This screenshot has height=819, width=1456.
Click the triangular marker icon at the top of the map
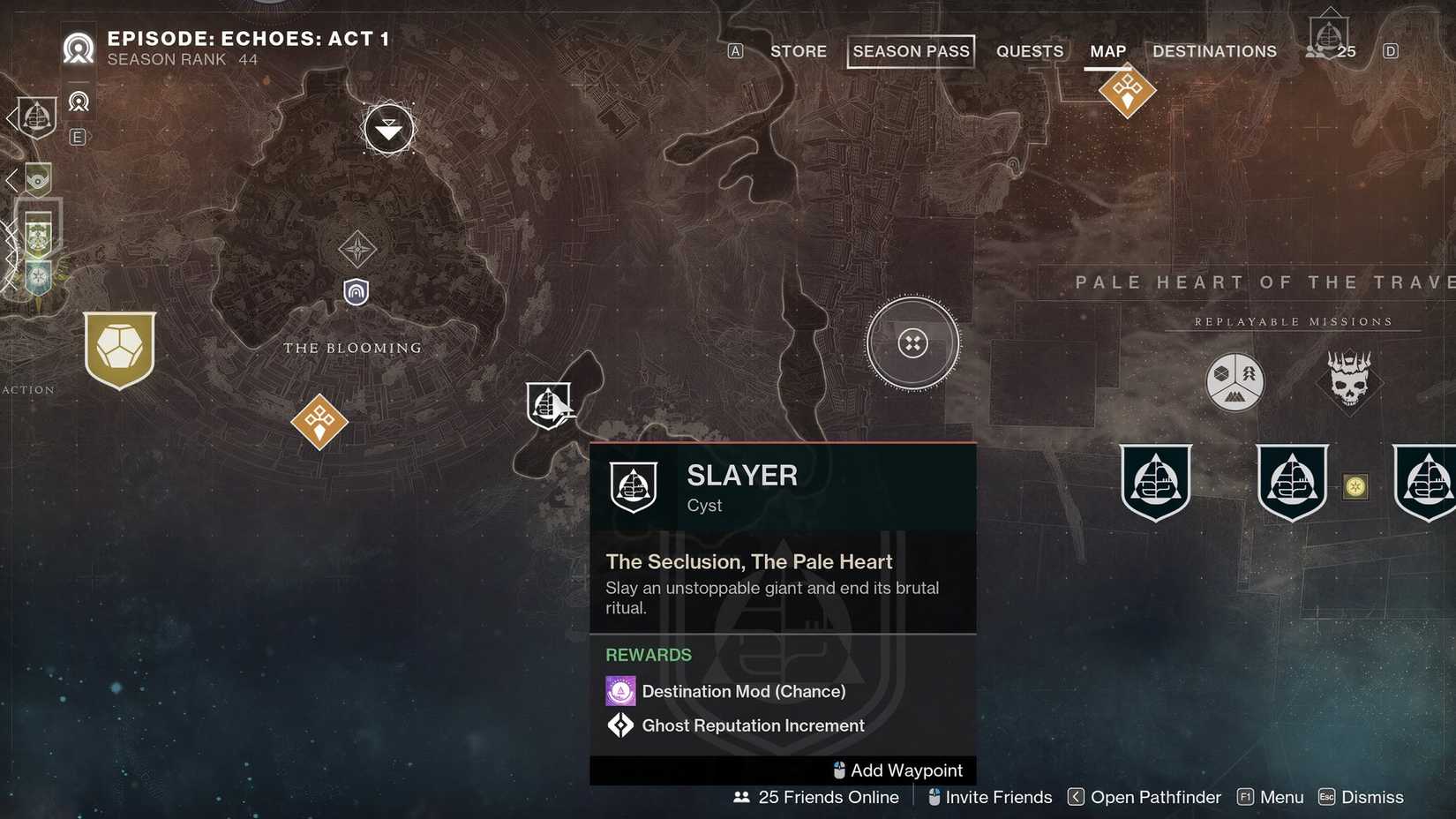click(x=388, y=129)
